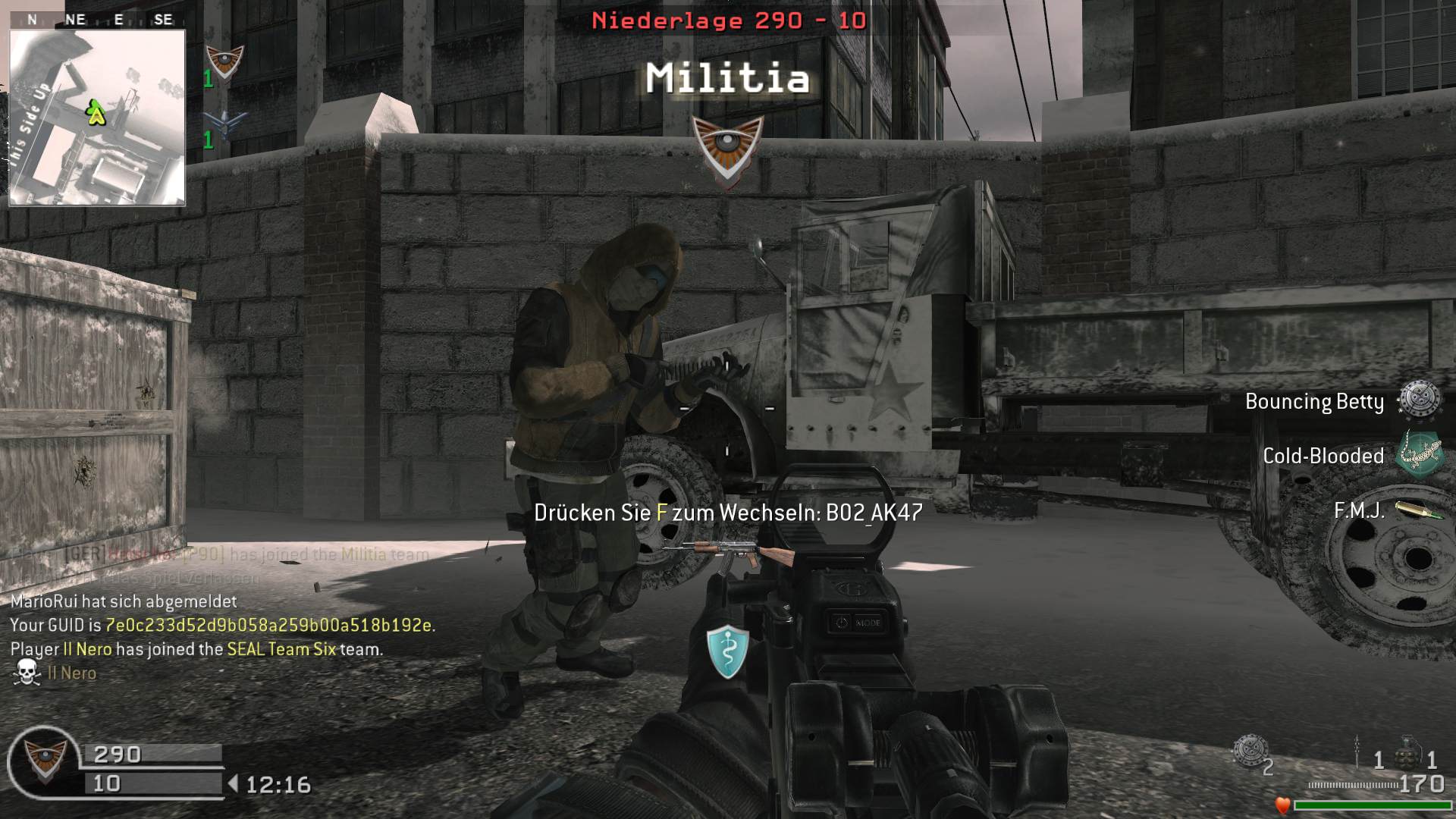
Task: Click the compass strip above the minimap
Action: 97,20
